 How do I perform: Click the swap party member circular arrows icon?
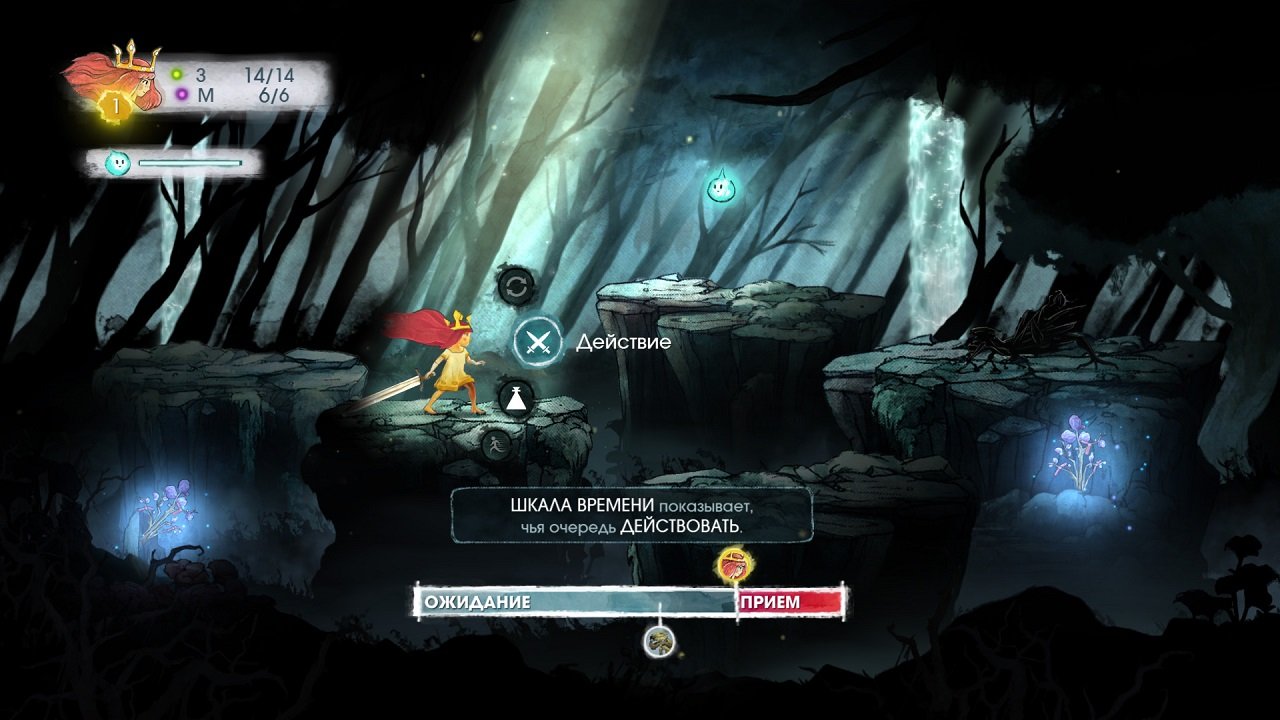tap(517, 287)
